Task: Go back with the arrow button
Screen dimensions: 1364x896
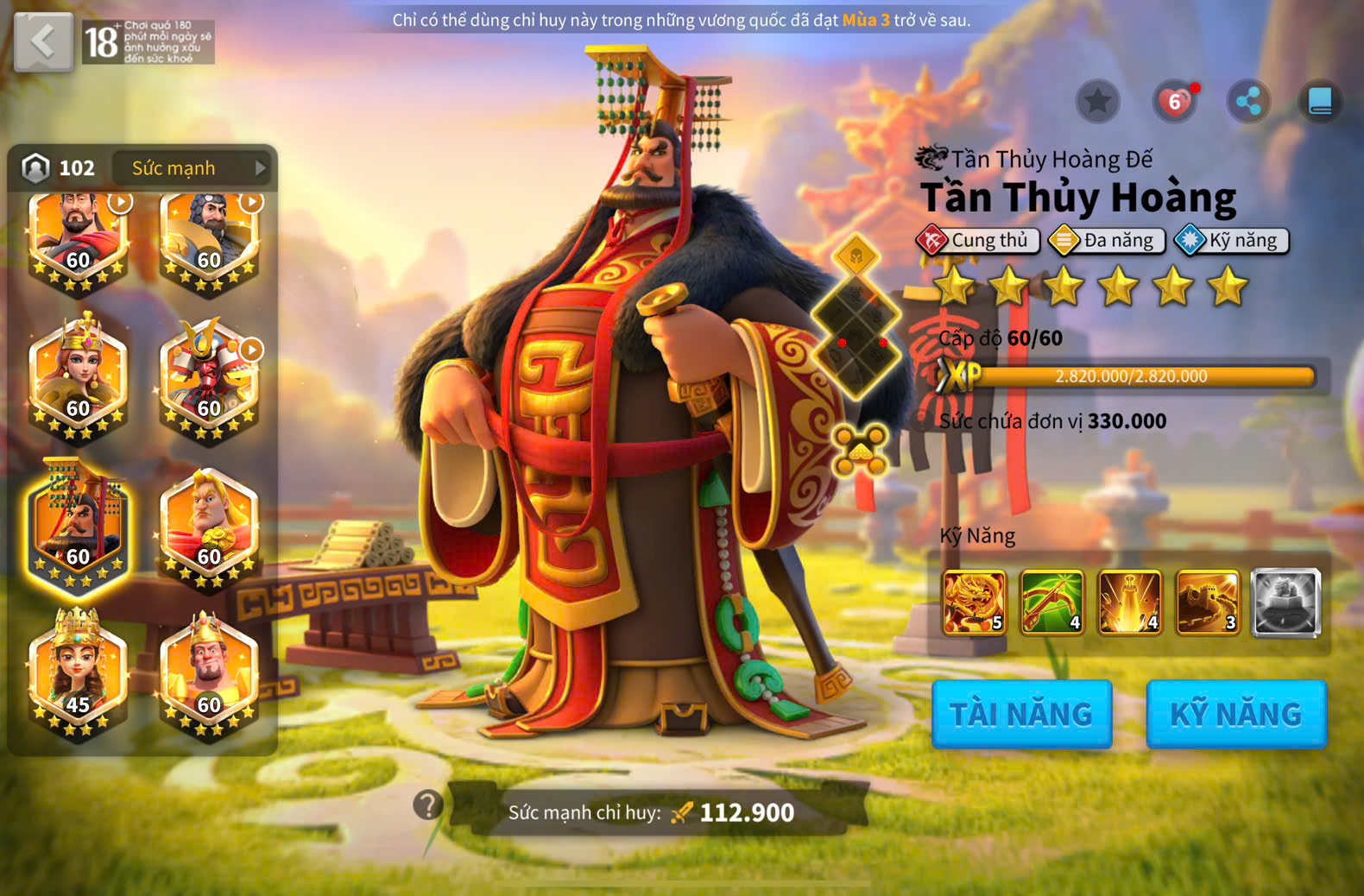Action: 43,41
